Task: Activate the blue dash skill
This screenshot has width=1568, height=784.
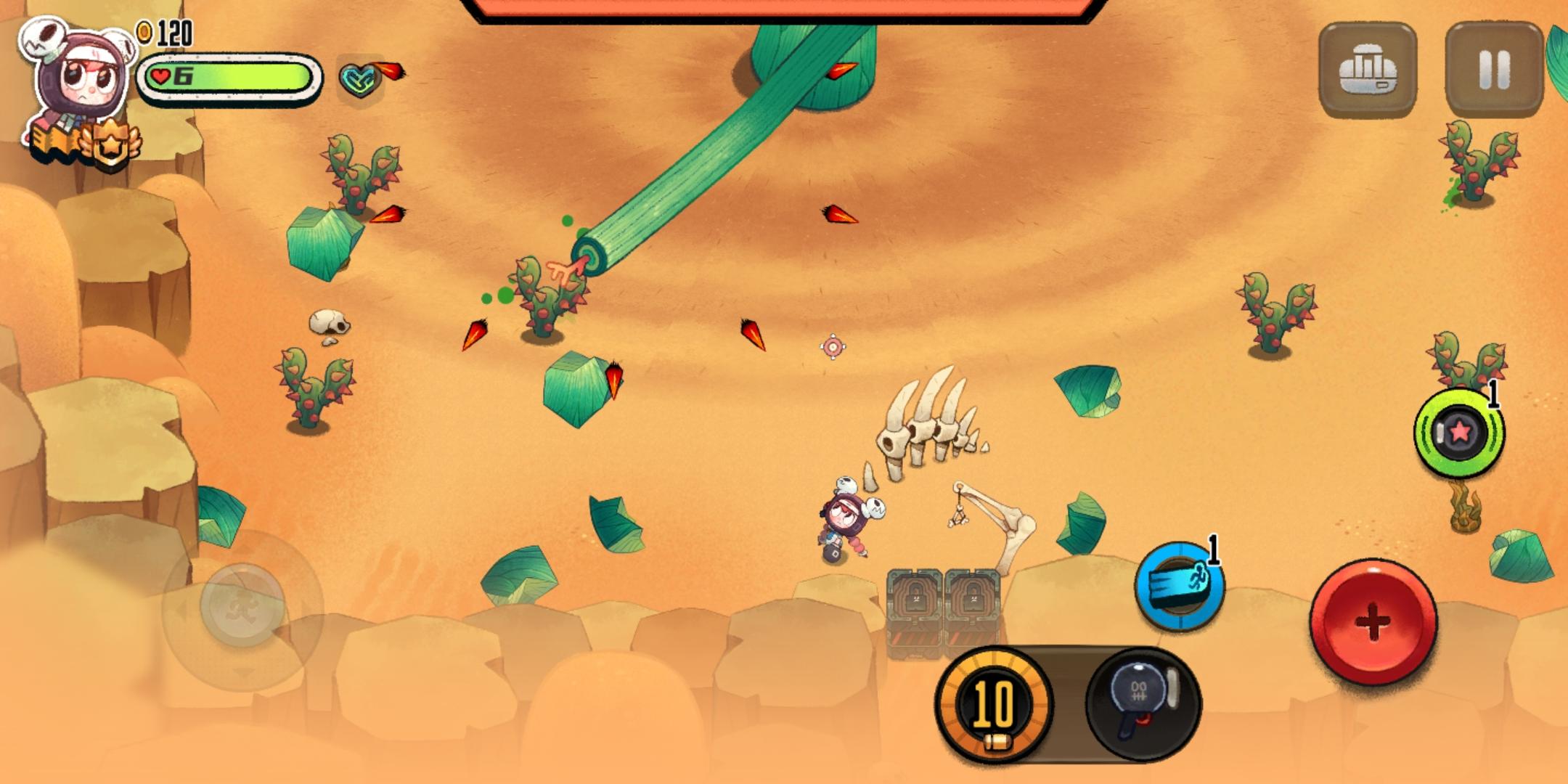Action: (x=1180, y=586)
